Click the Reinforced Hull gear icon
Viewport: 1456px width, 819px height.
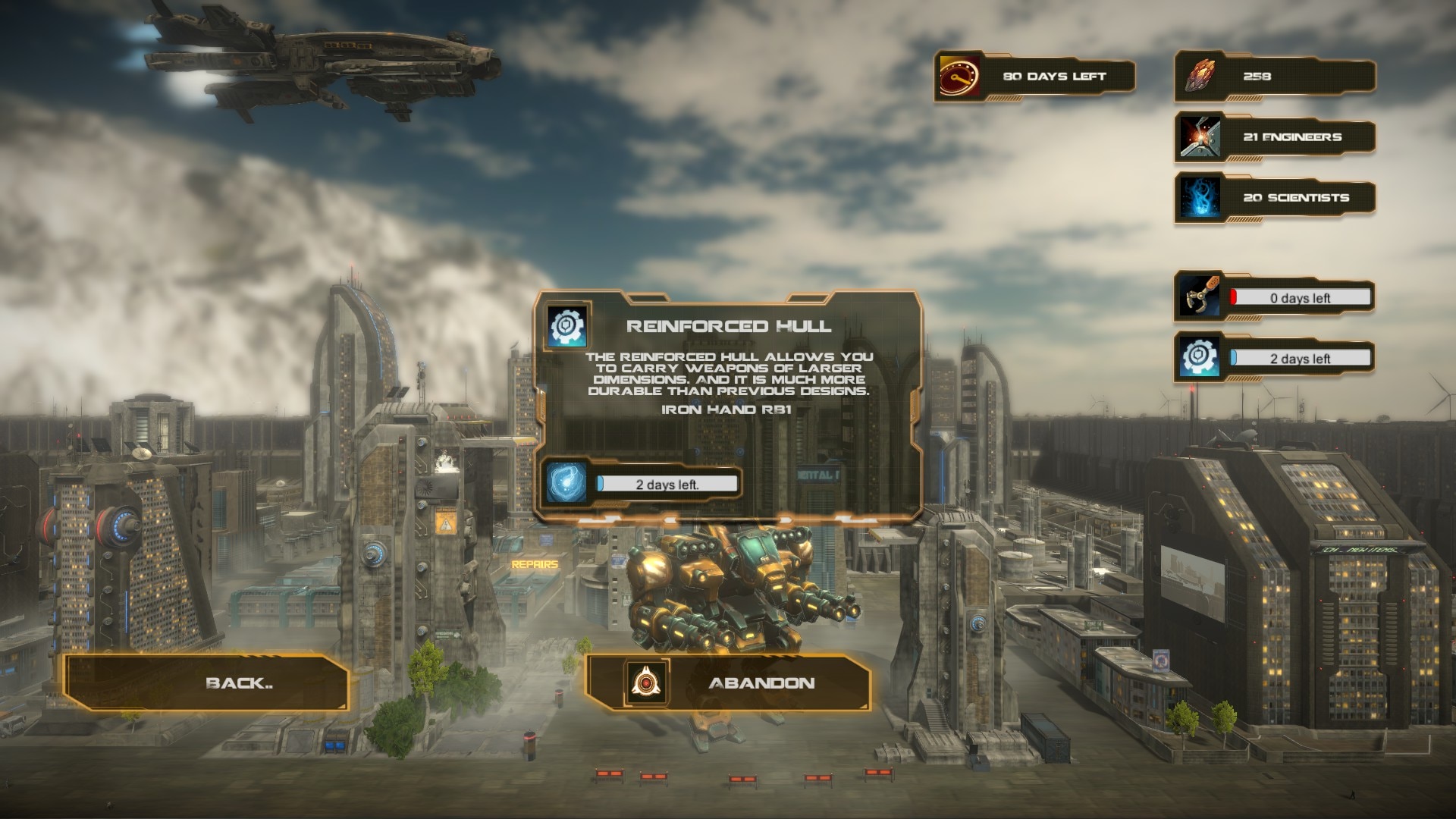pyautogui.click(x=567, y=327)
